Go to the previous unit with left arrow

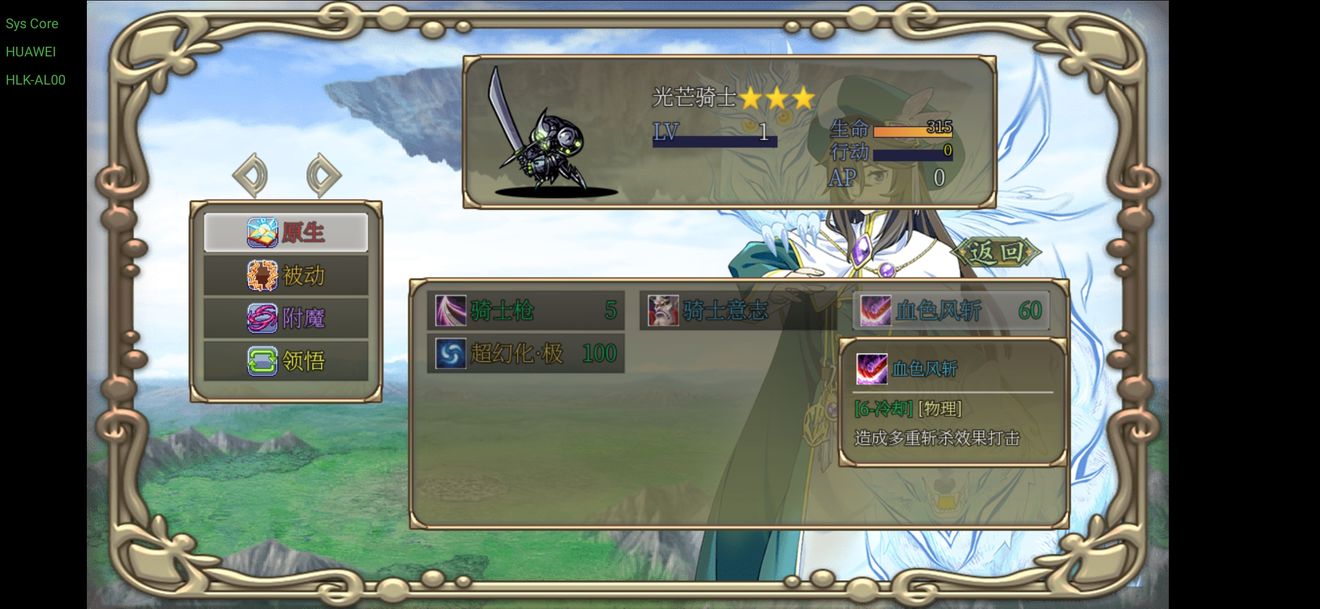click(250, 176)
